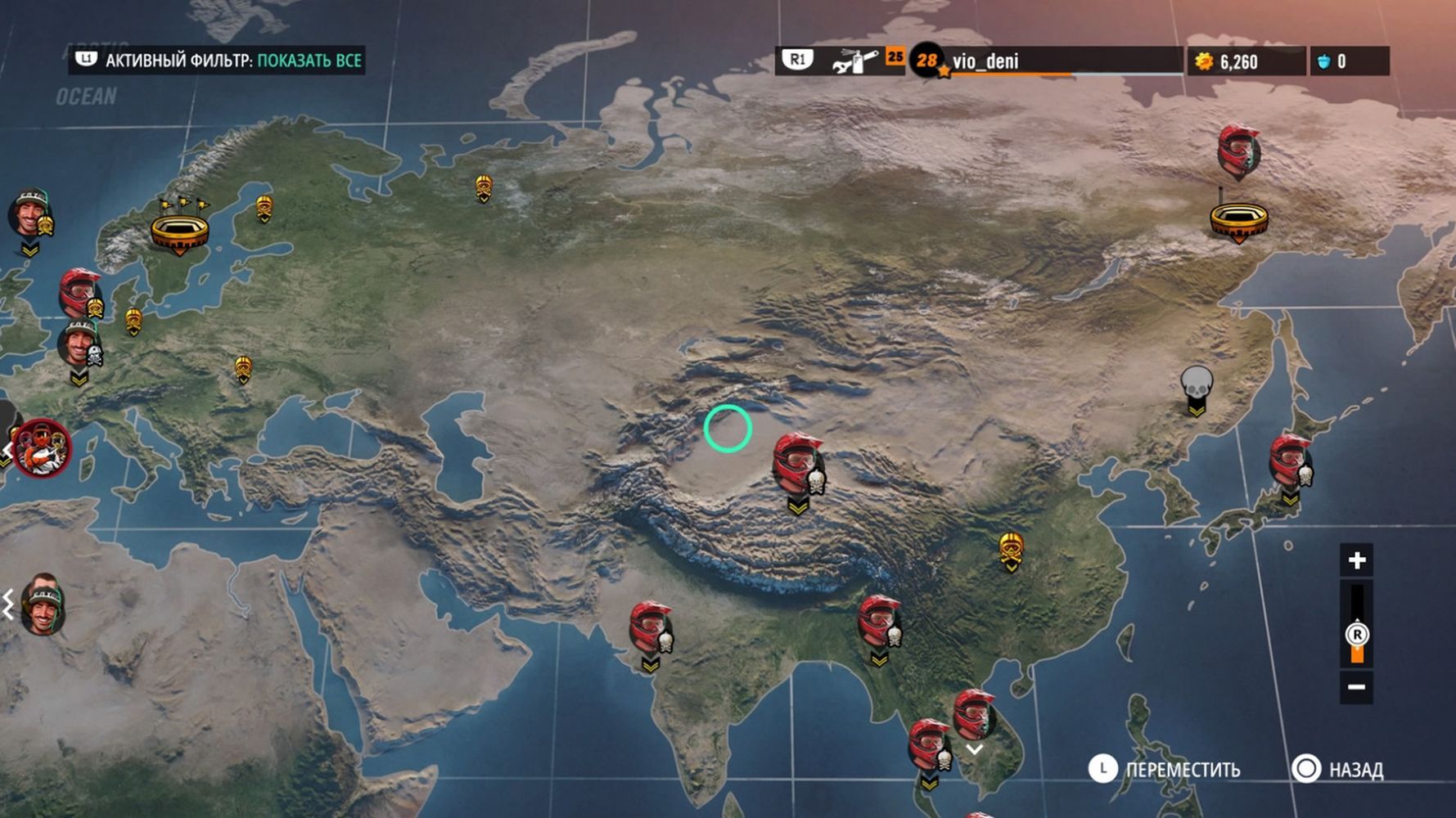Select the red helmet marker above the Siberian stadium
The width and height of the screenshot is (1456, 818).
[x=1237, y=150]
